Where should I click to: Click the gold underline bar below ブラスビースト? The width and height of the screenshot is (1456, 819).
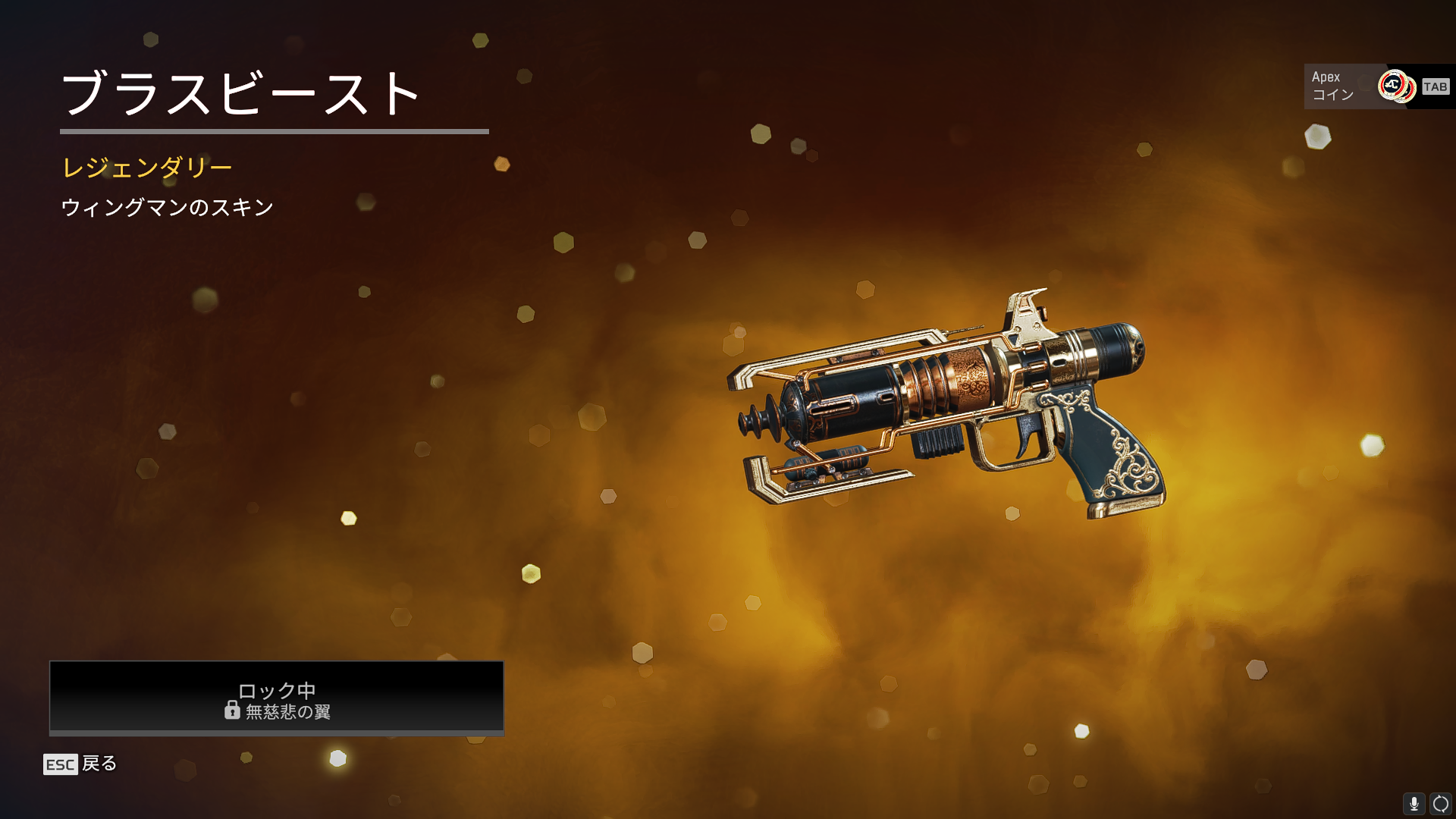click(275, 133)
